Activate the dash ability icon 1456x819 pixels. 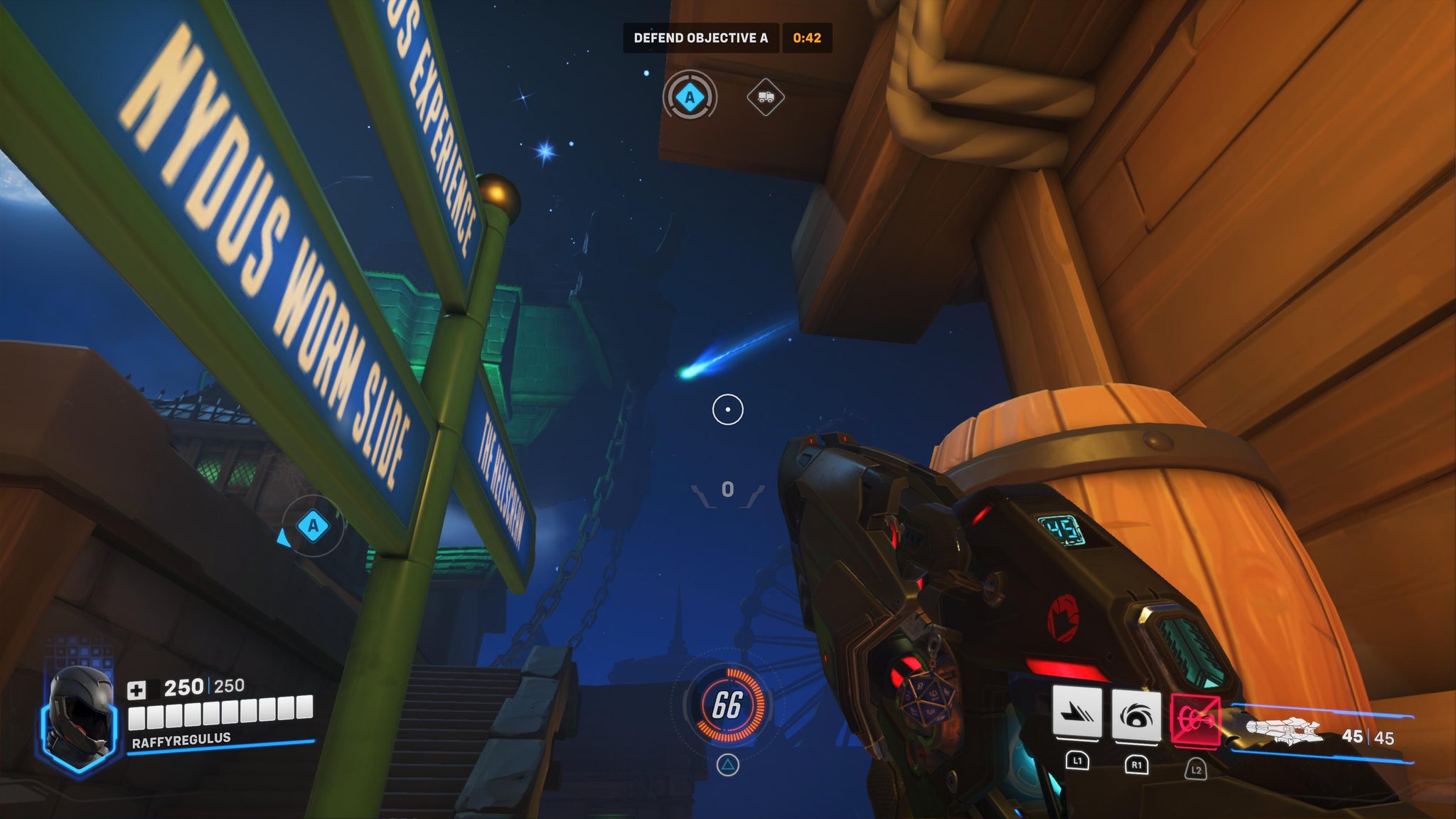click(1077, 714)
